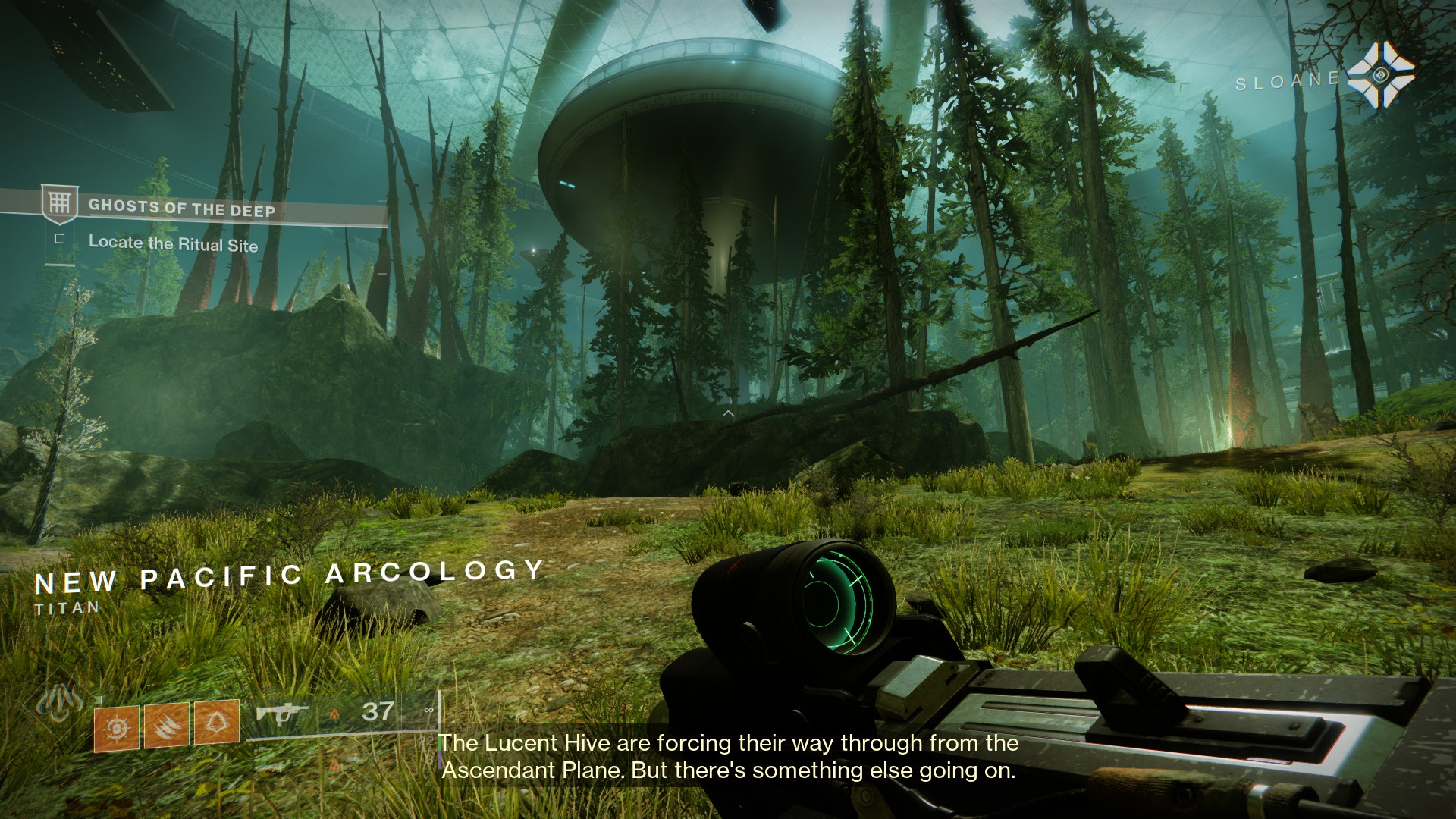Screen dimensions: 1456x819
Task: Summon the Ghost icon beside Sloane
Action: 1380,74
